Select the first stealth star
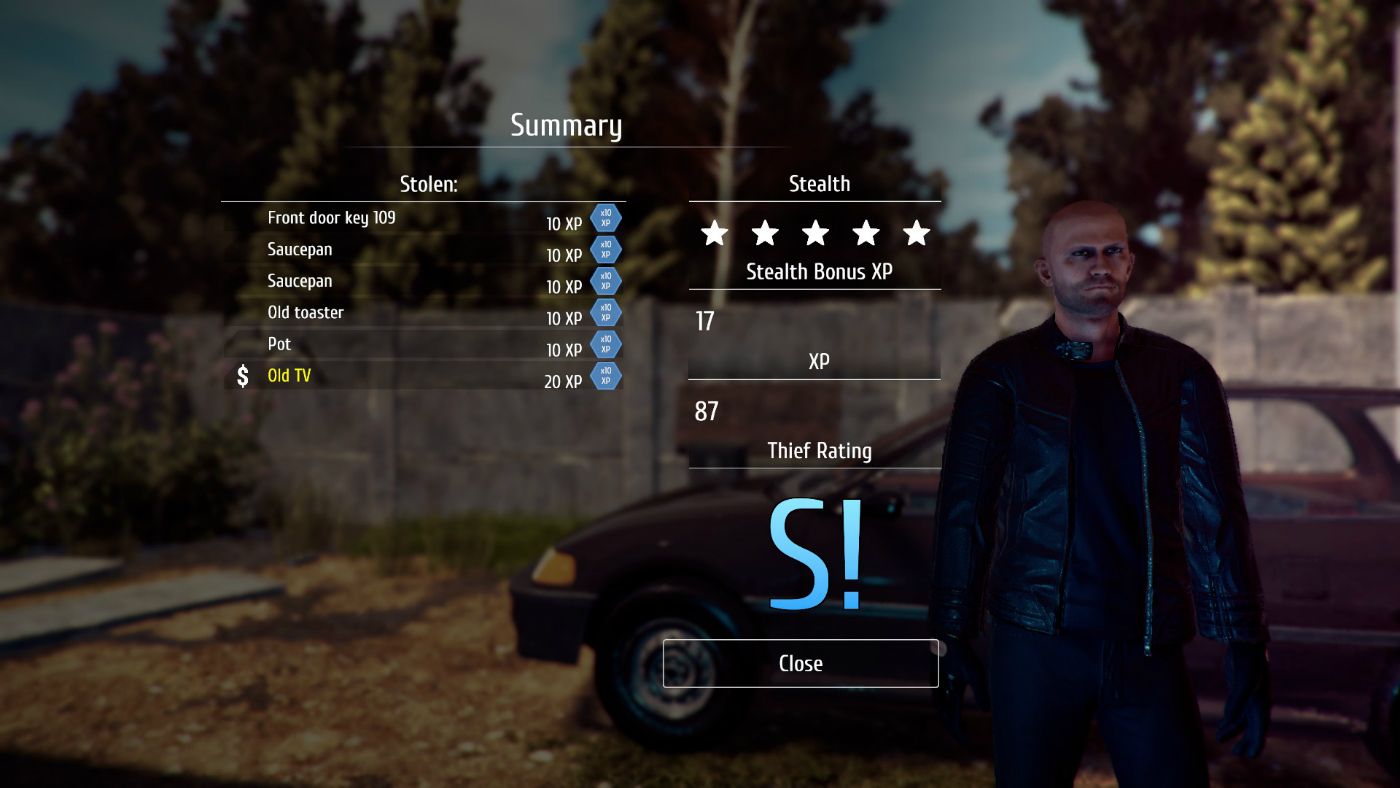 (x=714, y=233)
